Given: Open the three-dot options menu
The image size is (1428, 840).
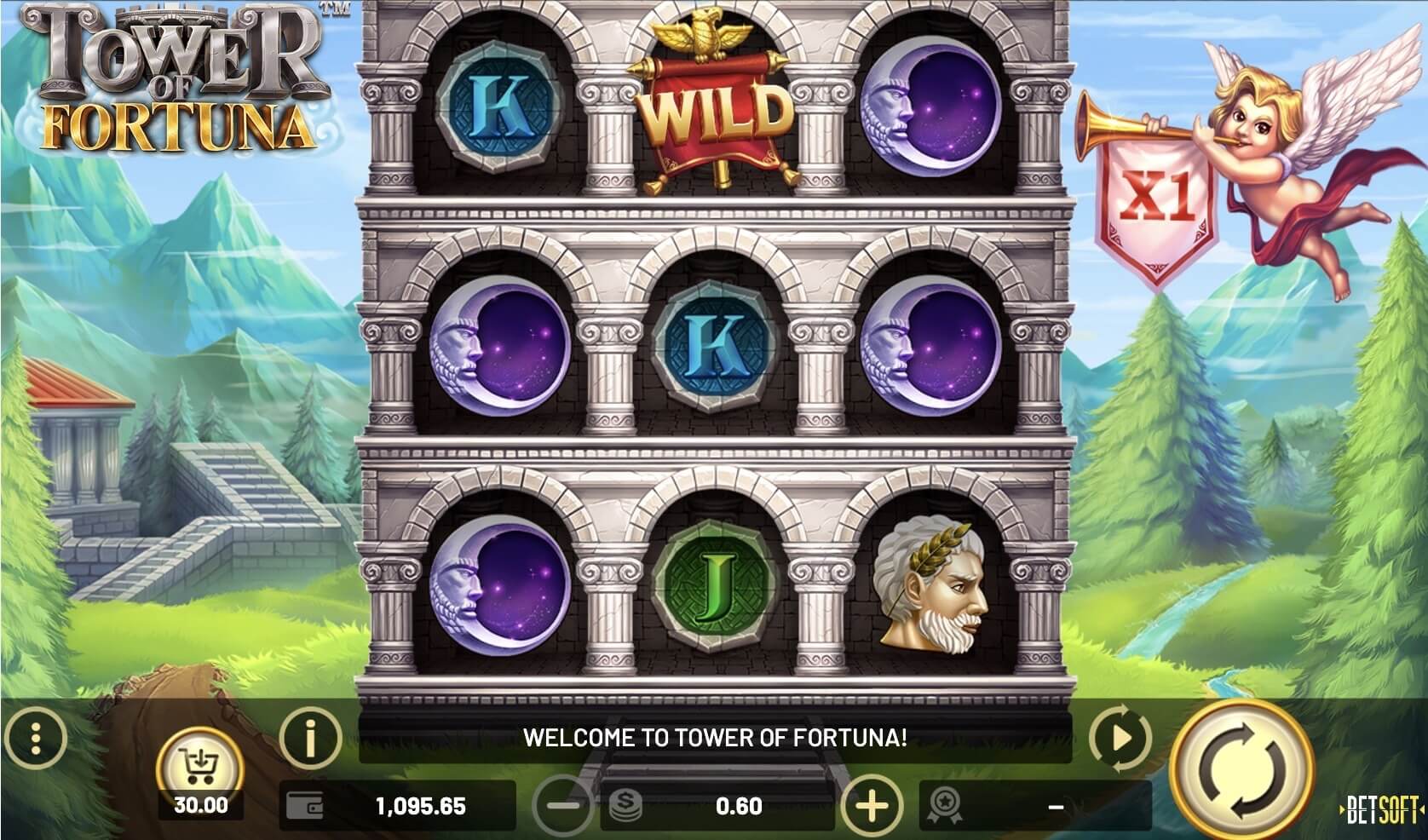Looking at the screenshot, I should click(x=35, y=738).
